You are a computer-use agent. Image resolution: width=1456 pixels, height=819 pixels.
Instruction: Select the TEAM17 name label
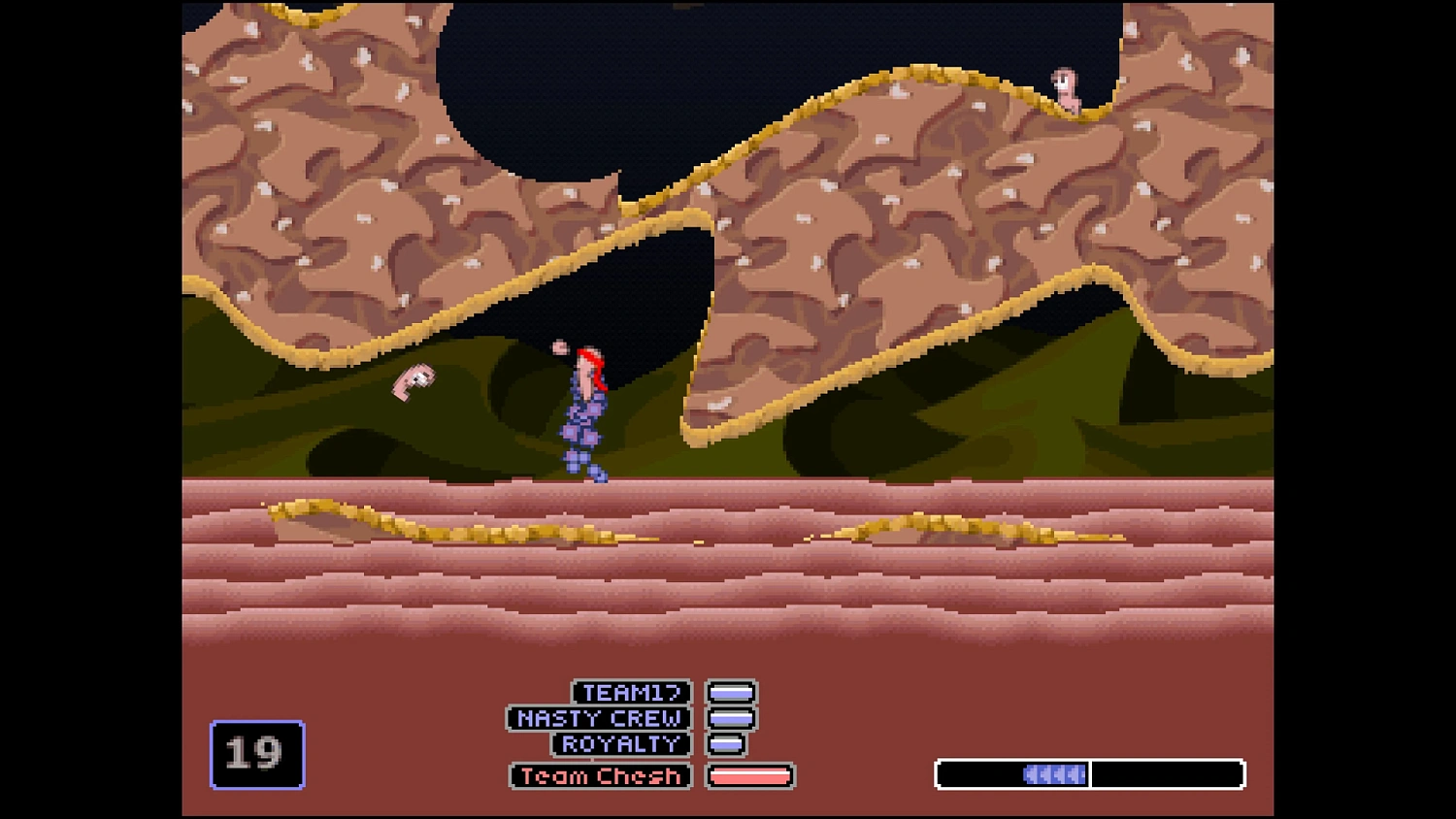(x=633, y=692)
